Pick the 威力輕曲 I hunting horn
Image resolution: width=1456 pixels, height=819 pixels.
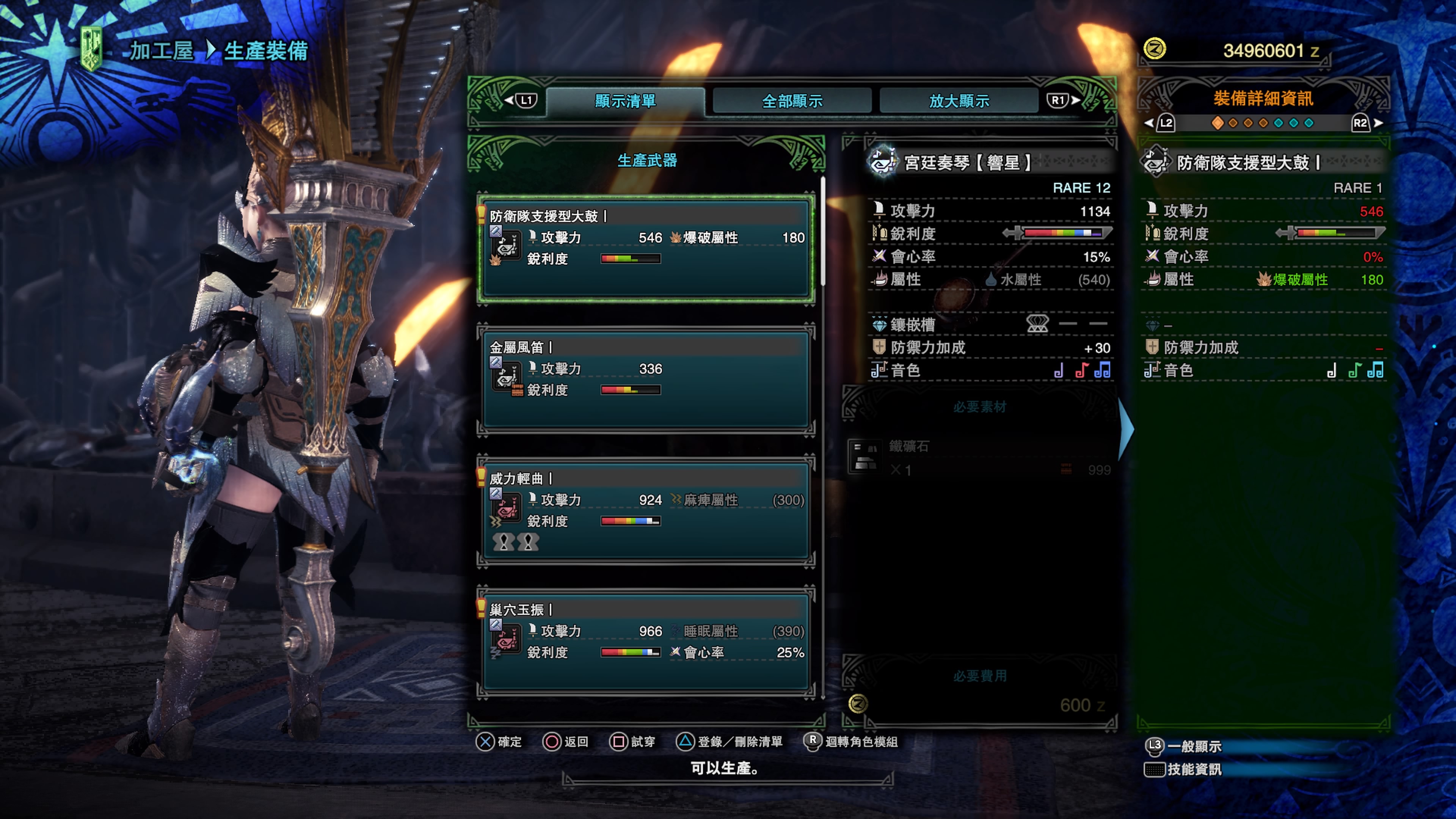[x=645, y=510]
